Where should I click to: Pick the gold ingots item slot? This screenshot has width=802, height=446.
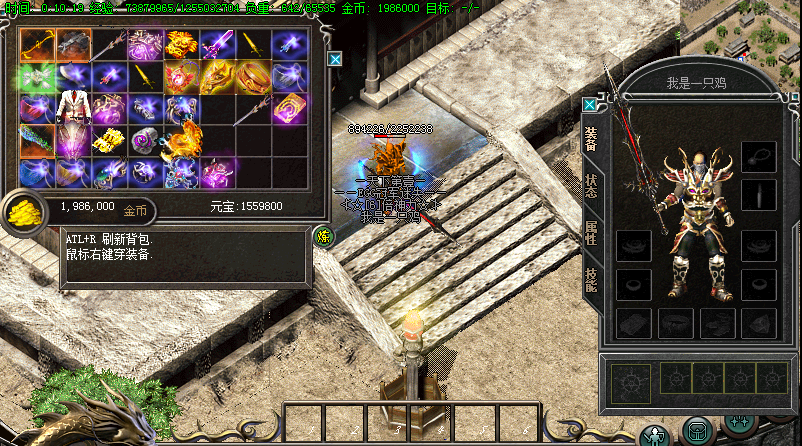108,139
